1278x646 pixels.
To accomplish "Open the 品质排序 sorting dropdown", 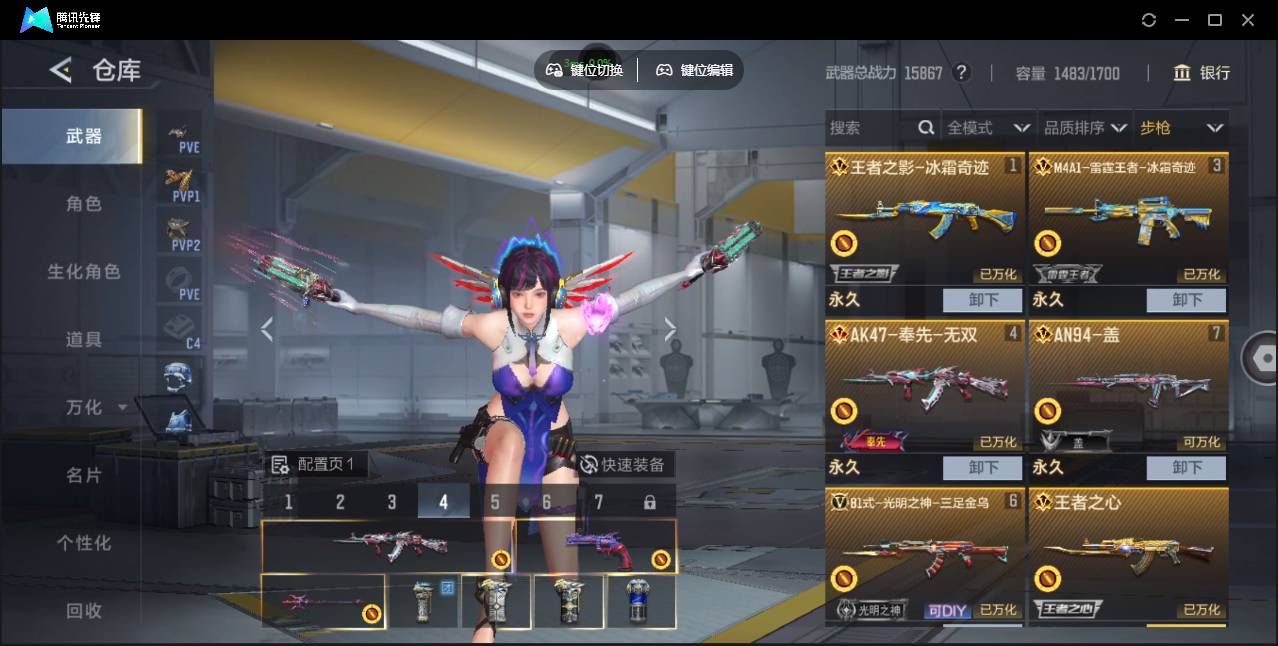I will coord(1085,128).
